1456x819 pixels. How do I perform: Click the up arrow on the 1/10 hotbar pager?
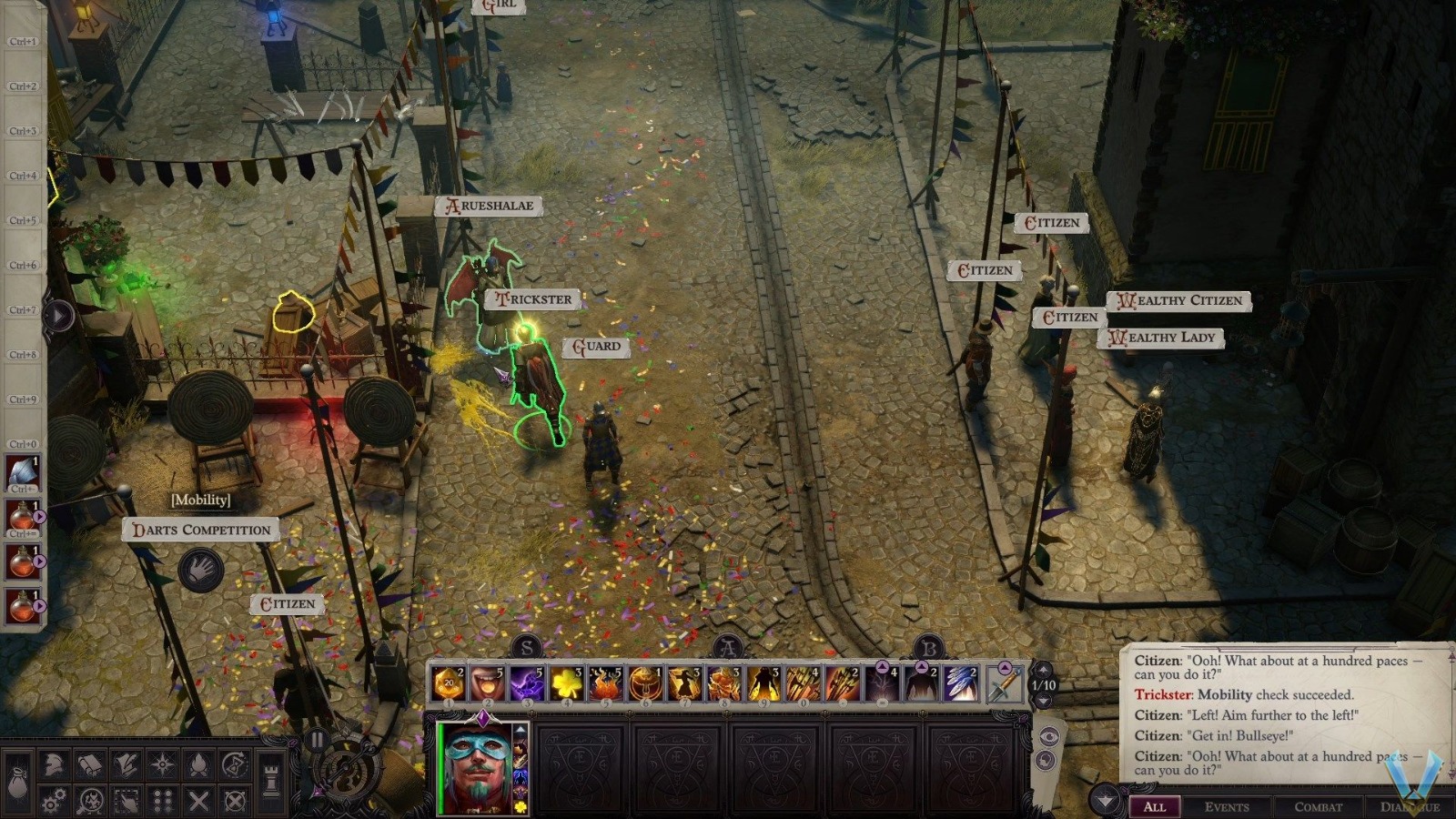[x=1044, y=671]
